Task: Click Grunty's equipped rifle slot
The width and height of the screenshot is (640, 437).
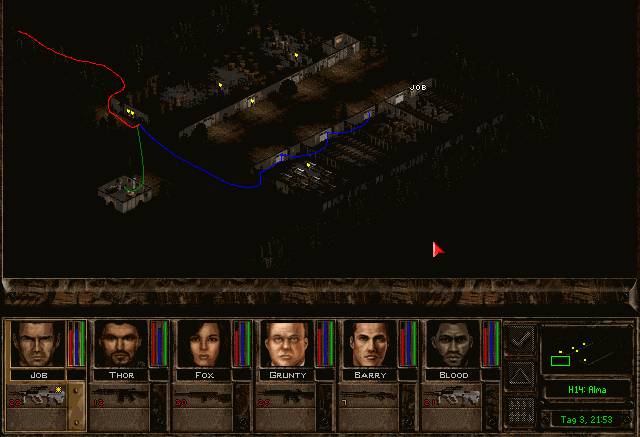Action: pyautogui.click(x=287, y=397)
